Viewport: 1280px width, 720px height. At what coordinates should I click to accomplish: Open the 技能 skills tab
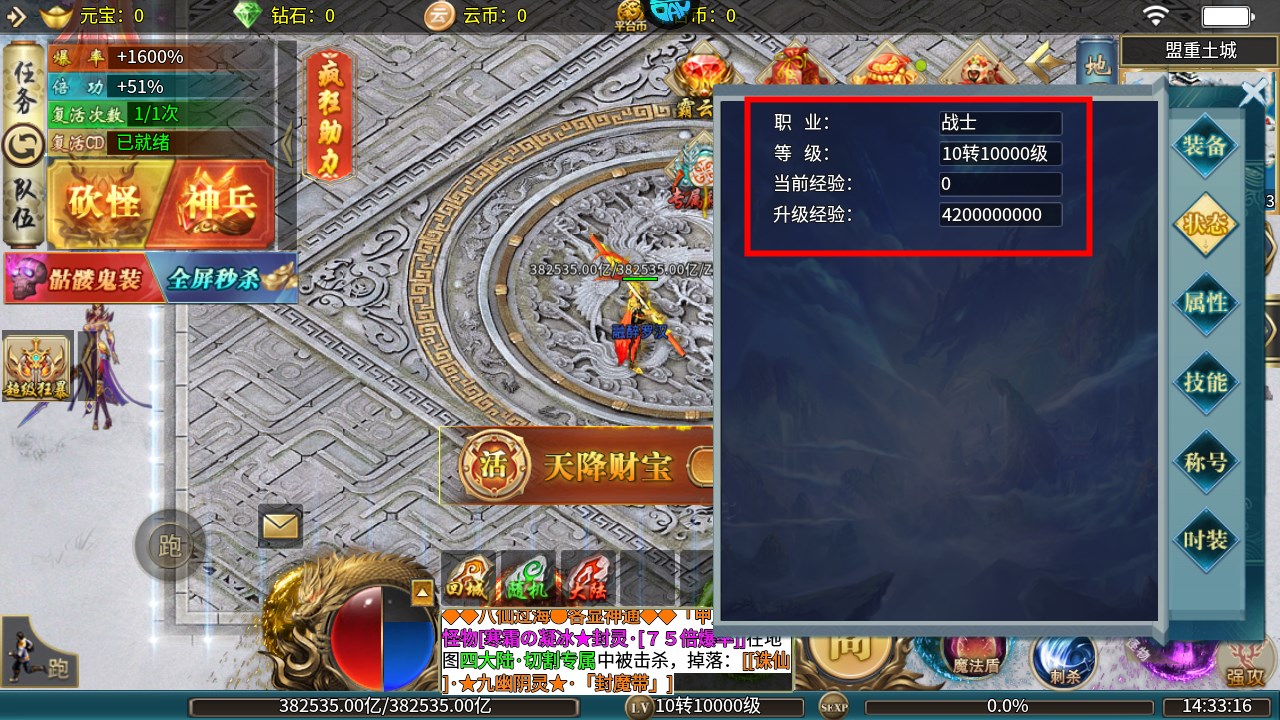click(x=1205, y=382)
